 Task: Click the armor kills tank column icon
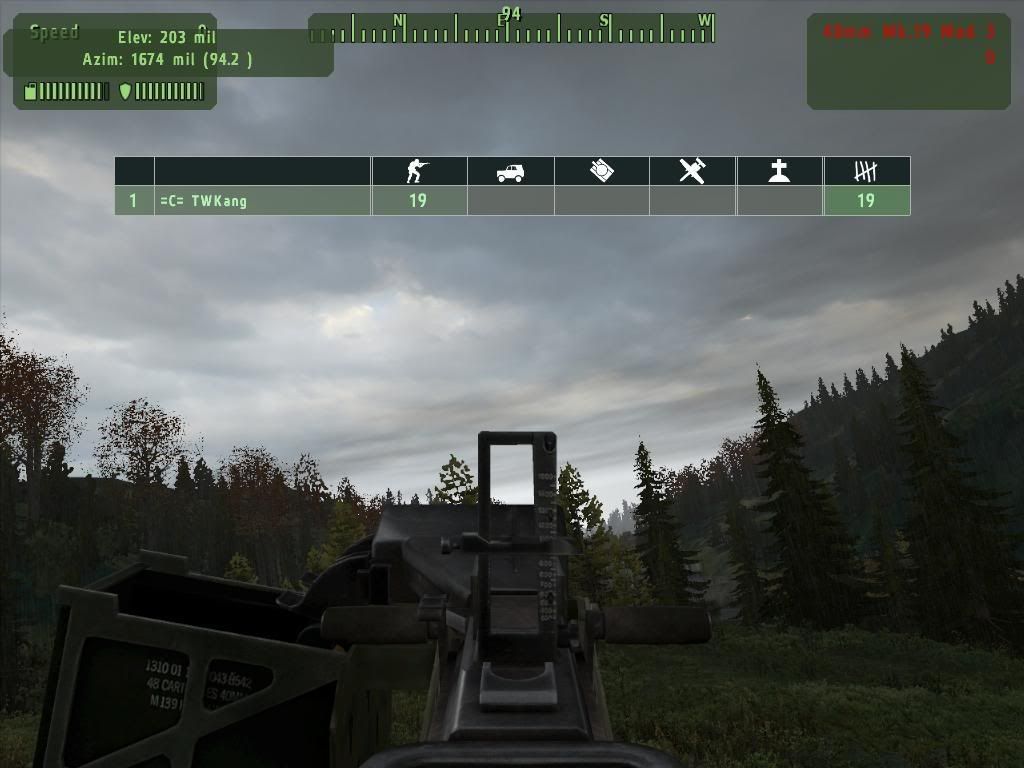tap(601, 171)
